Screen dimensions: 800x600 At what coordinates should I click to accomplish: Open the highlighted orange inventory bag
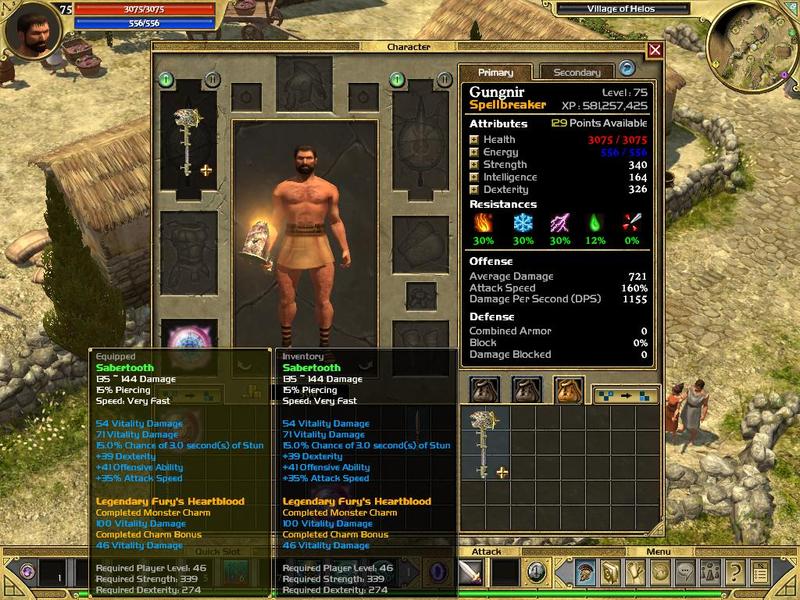click(568, 391)
